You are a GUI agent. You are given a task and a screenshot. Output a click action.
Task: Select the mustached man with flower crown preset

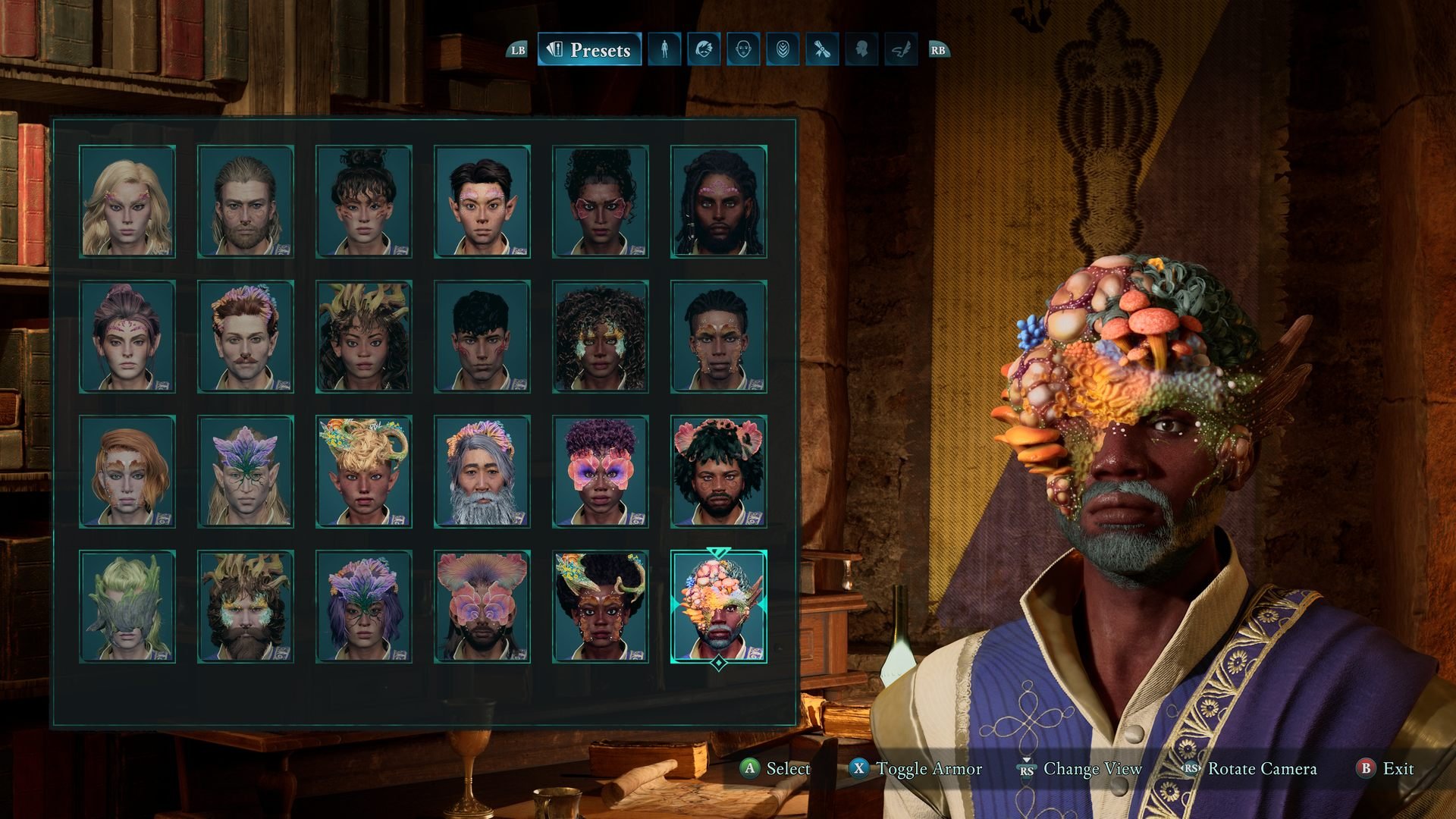(x=246, y=337)
